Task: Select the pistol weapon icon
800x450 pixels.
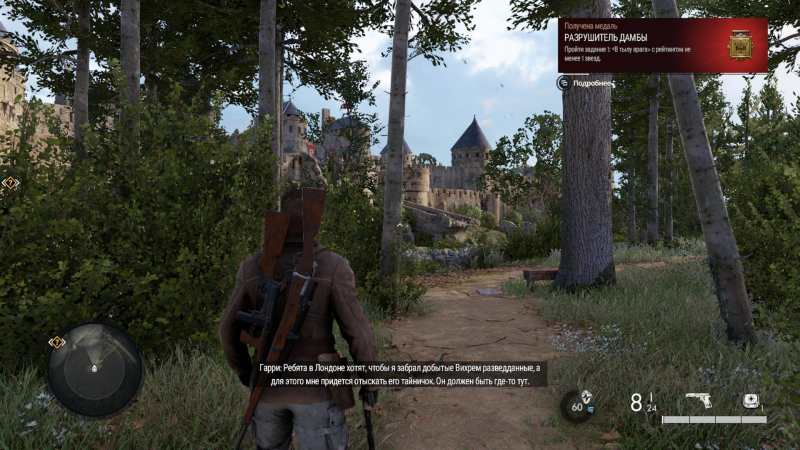Action: click(x=698, y=401)
